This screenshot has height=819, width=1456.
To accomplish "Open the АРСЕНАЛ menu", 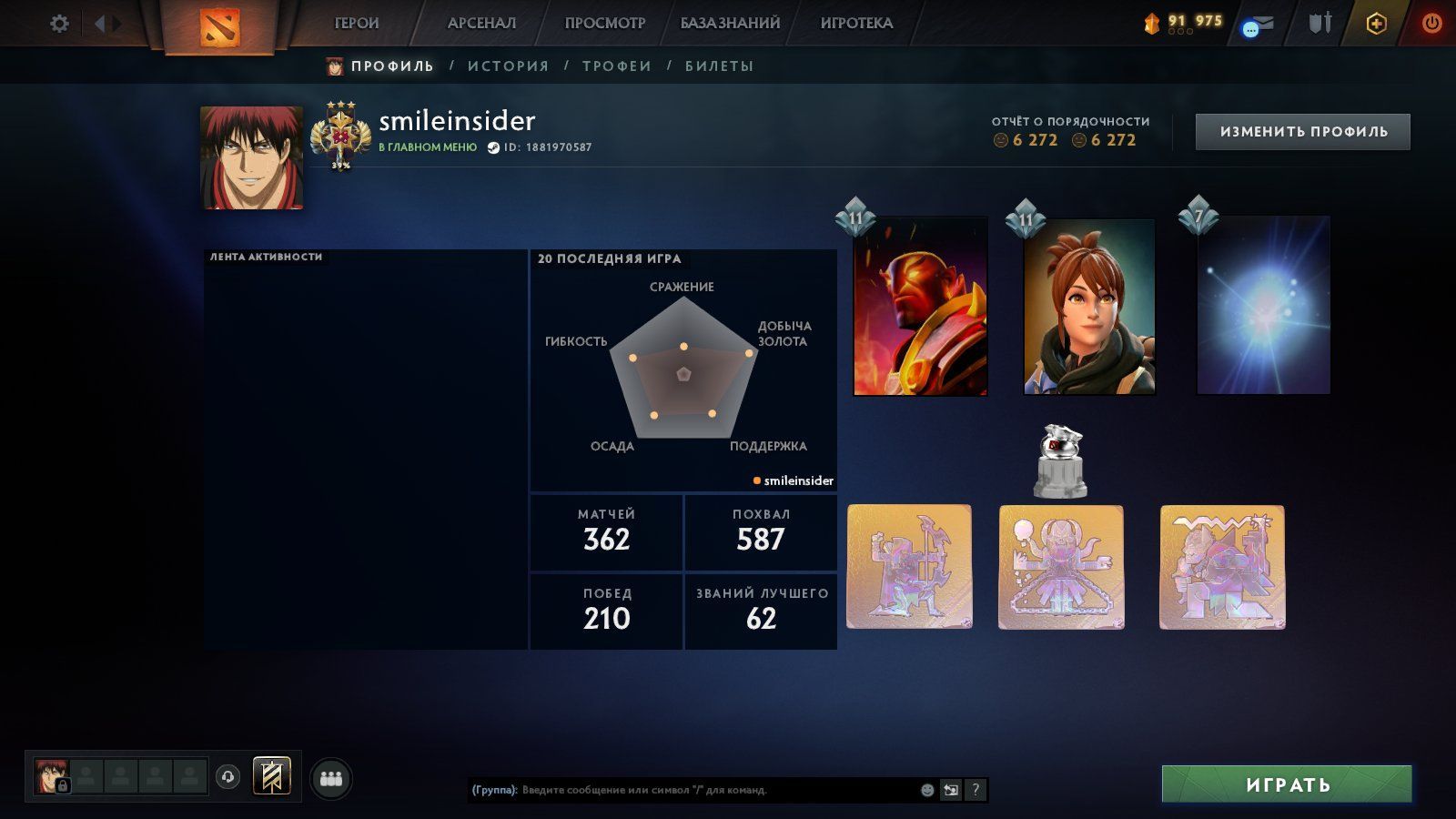I will pyautogui.click(x=481, y=24).
